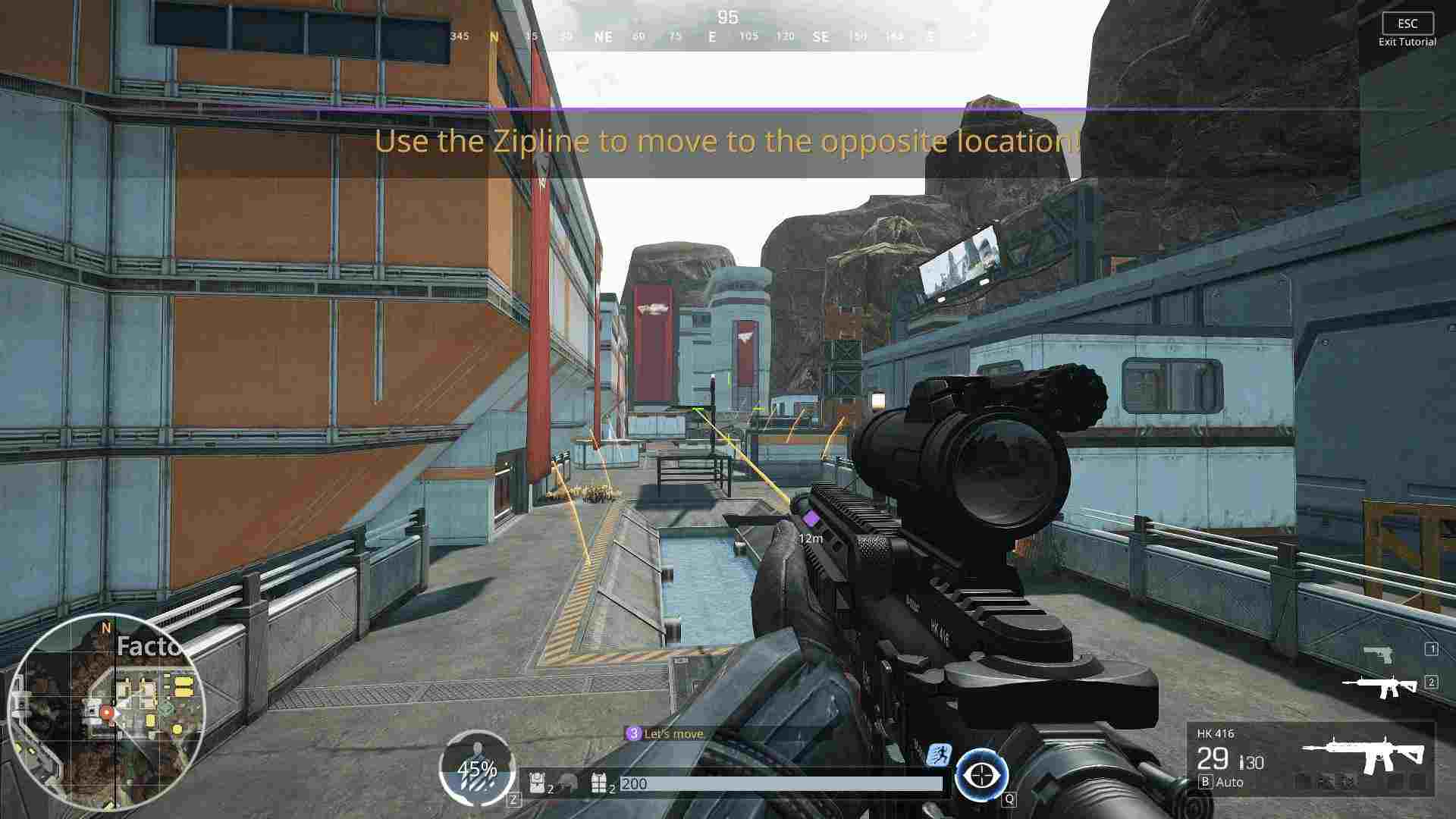Select the pistol weapon slot
The width and height of the screenshot is (1456, 819).
[x=1377, y=653]
